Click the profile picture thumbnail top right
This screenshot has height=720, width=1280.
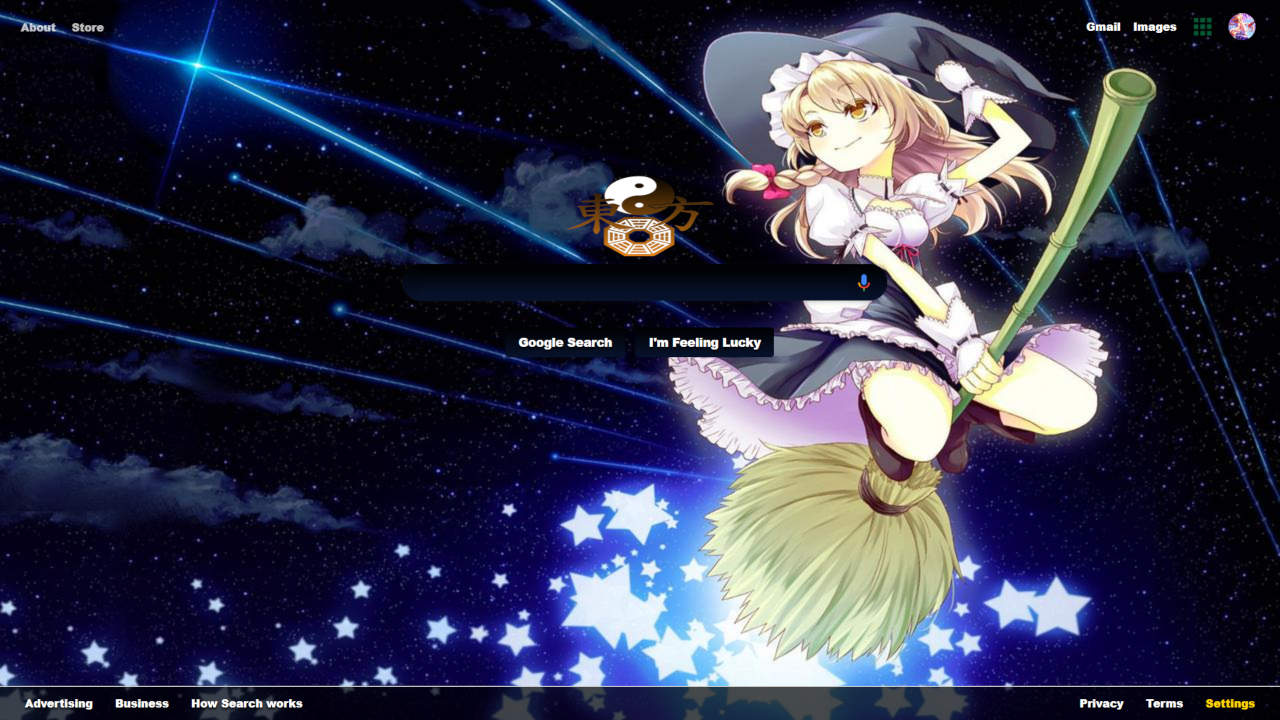point(1240,27)
